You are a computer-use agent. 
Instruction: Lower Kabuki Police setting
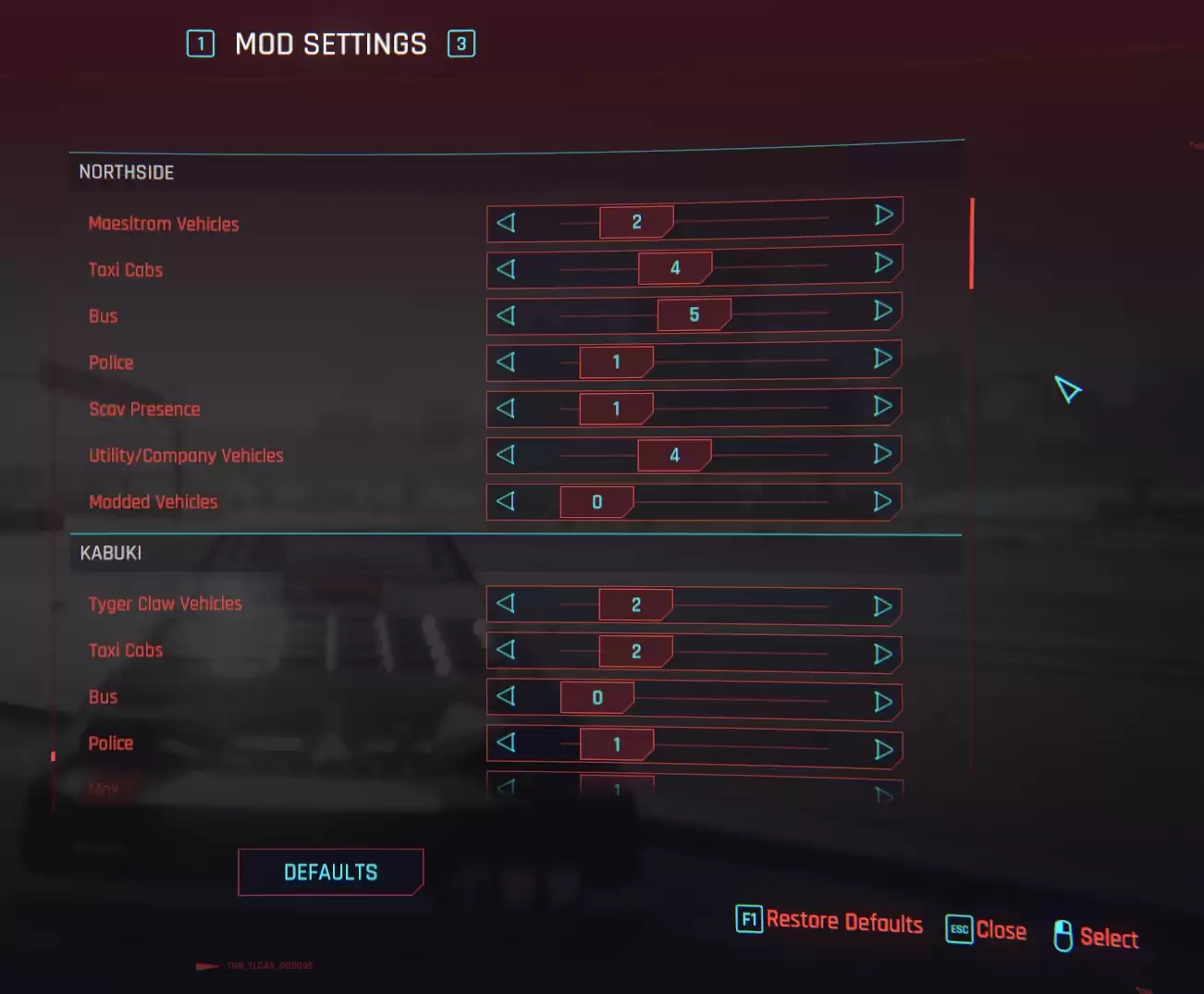click(506, 743)
